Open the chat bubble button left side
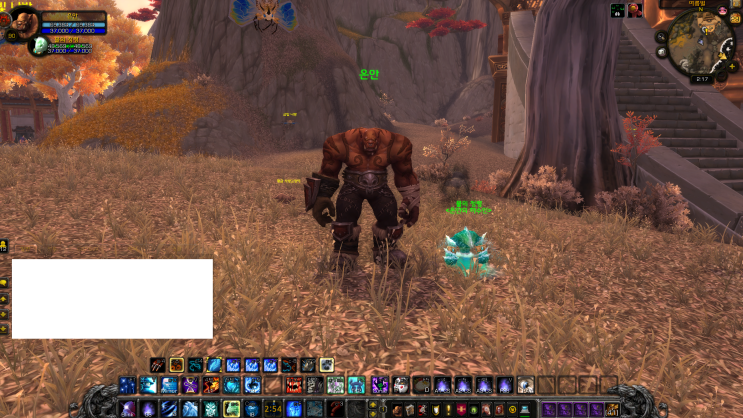This screenshot has width=743, height=418. [5, 283]
